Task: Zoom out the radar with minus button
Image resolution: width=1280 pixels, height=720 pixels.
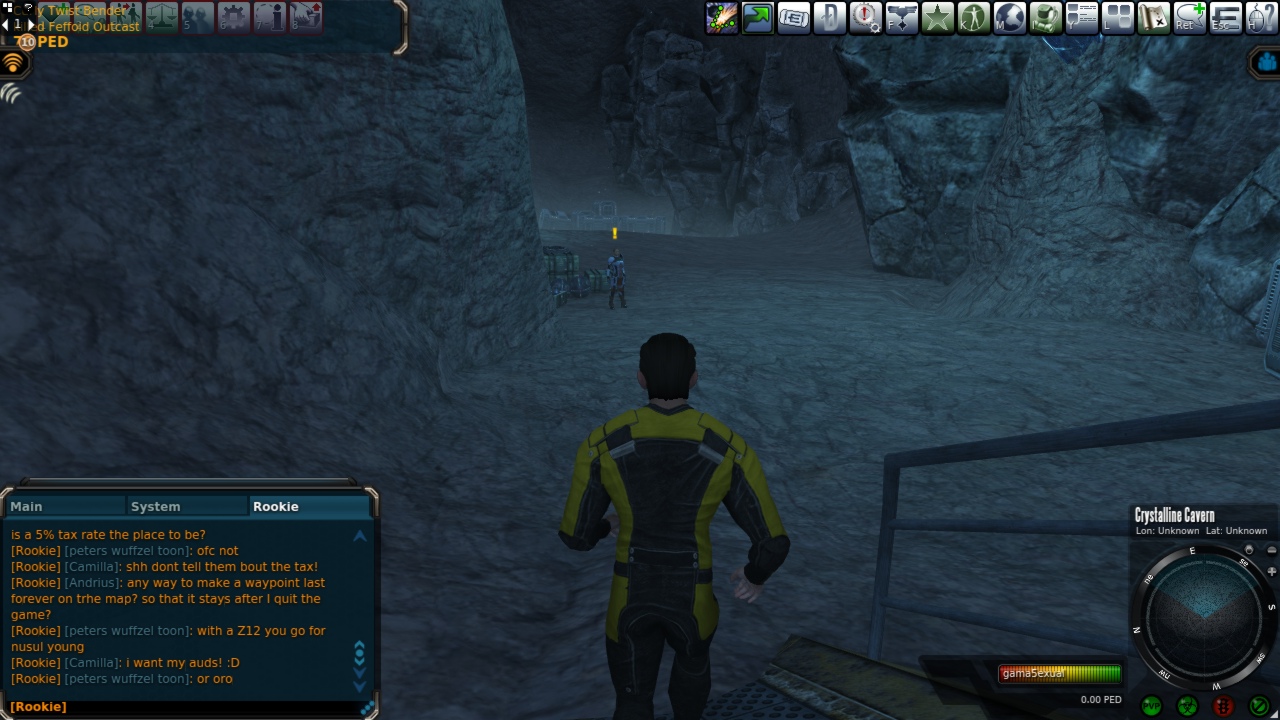Action: pos(1271,550)
